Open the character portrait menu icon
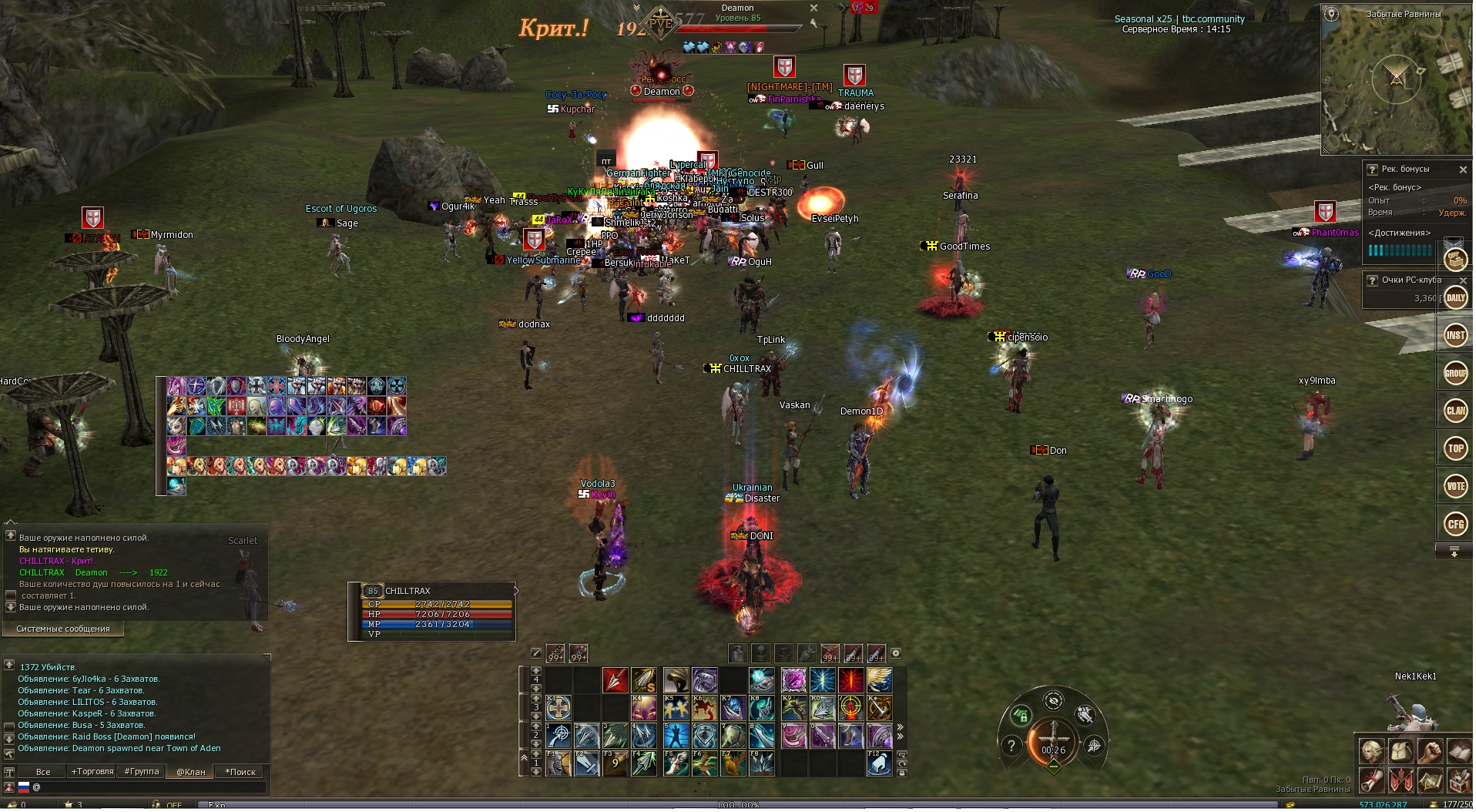1476x812 pixels. click(x=1371, y=750)
